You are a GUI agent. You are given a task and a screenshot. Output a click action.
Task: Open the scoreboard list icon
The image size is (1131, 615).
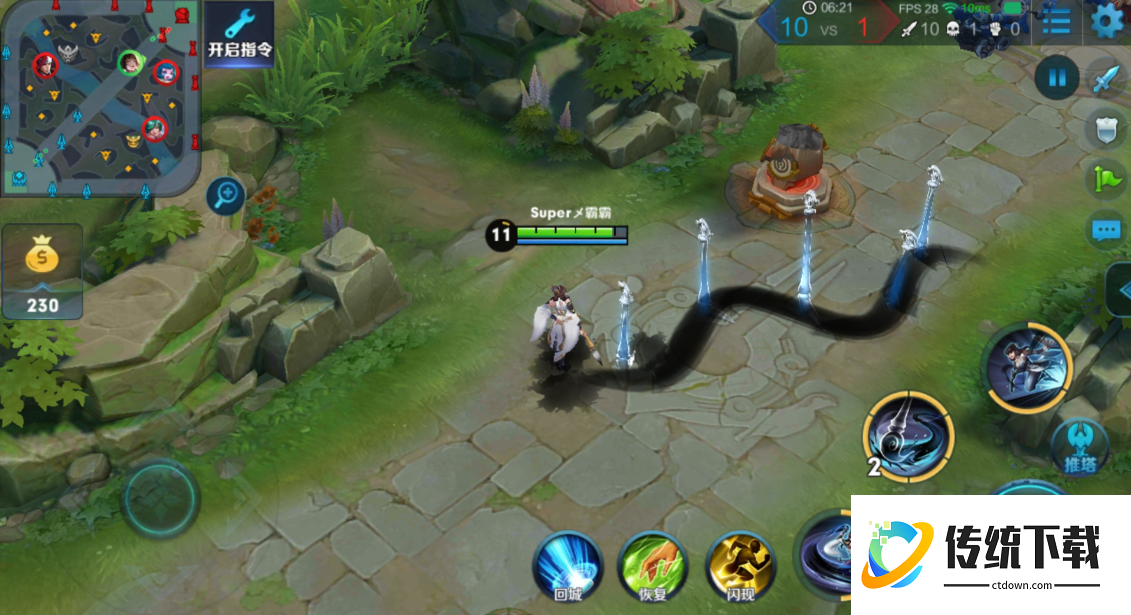tap(1056, 20)
